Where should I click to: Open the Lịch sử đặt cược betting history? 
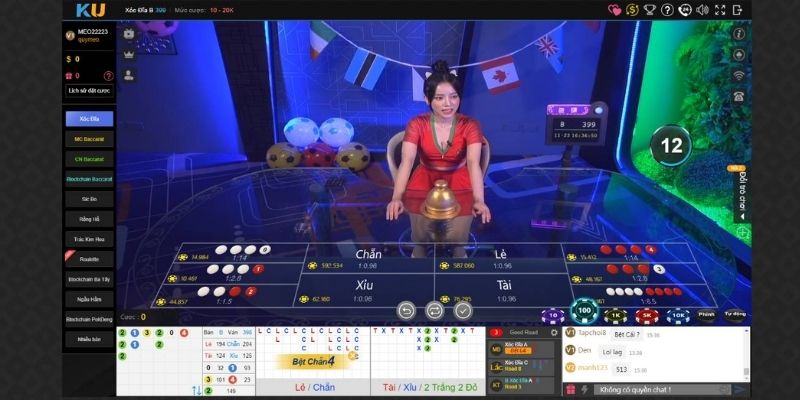89,90
